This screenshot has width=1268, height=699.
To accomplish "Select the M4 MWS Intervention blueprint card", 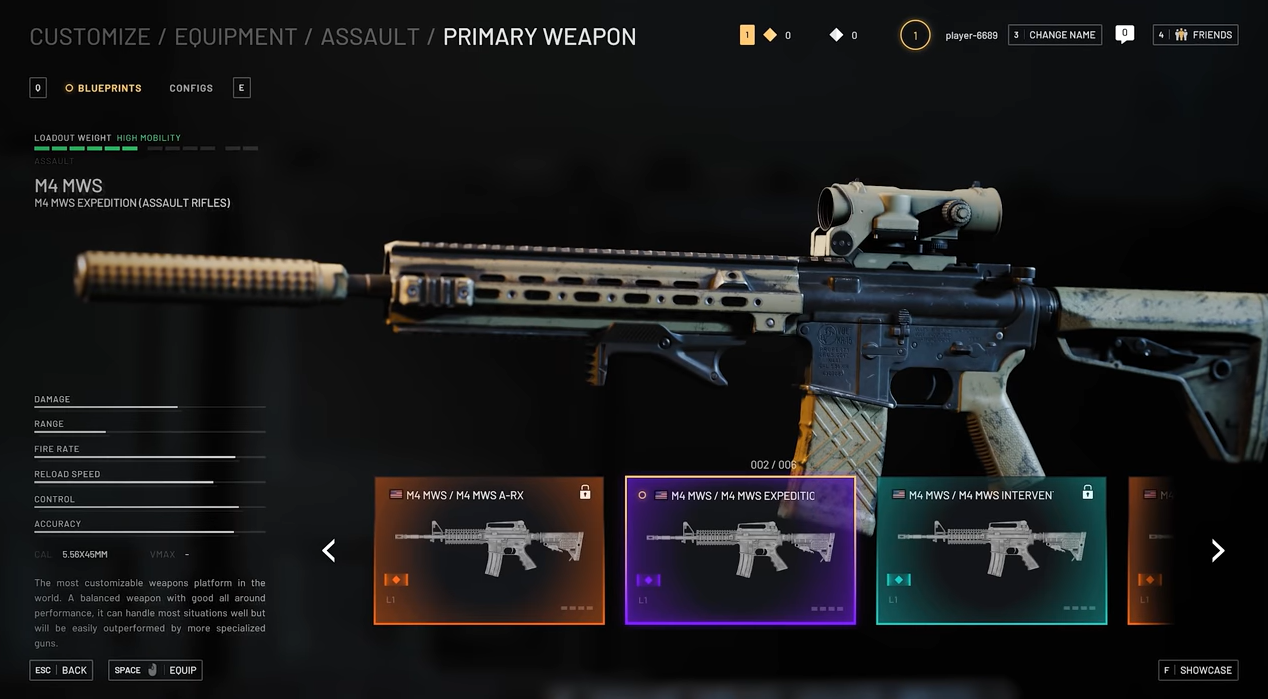I will (991, 551).
